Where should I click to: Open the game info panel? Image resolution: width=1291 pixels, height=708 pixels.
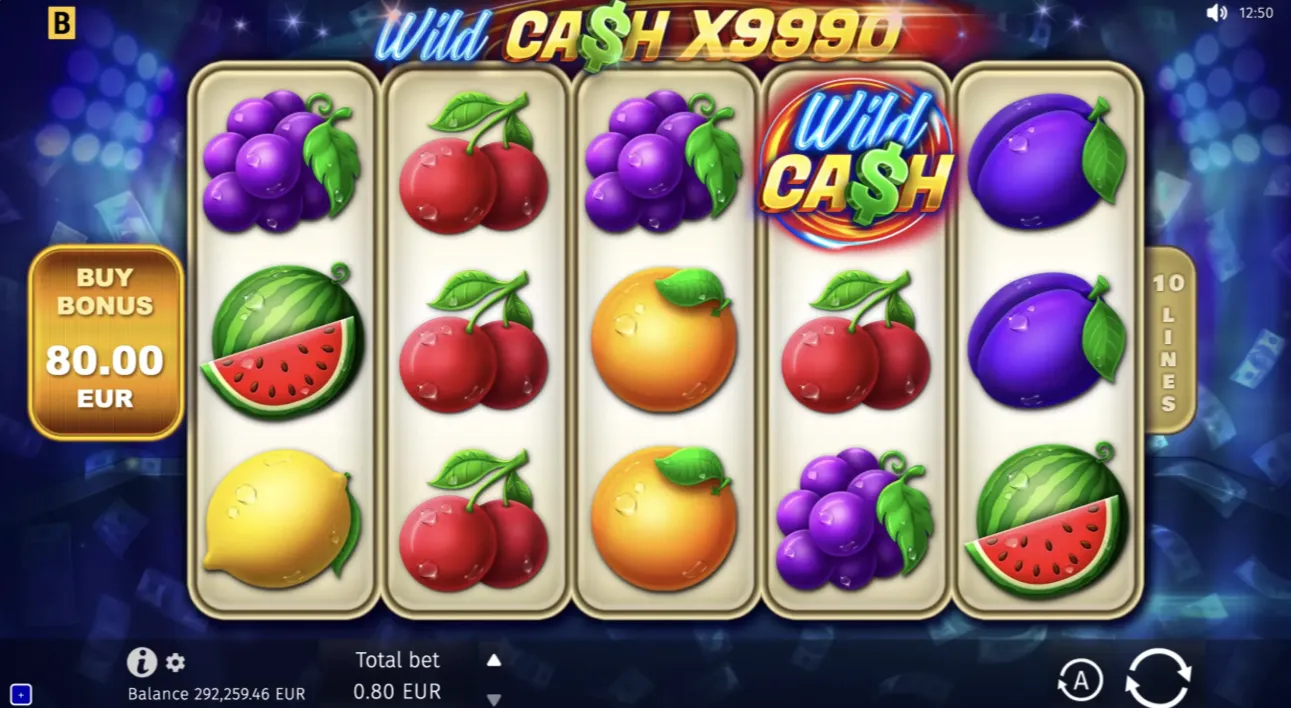tap(141, 661)
